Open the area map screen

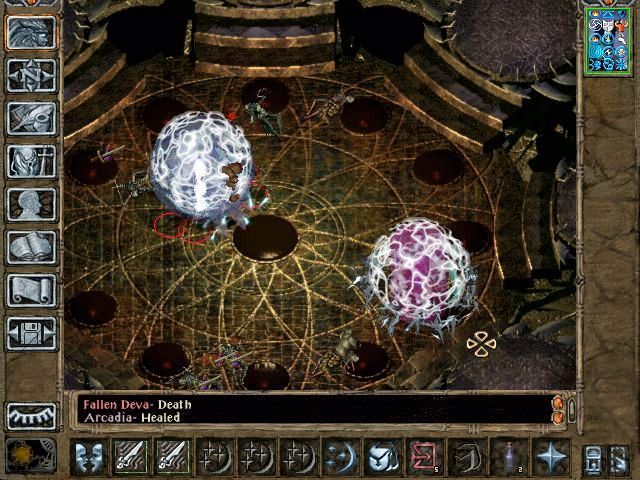31,75
